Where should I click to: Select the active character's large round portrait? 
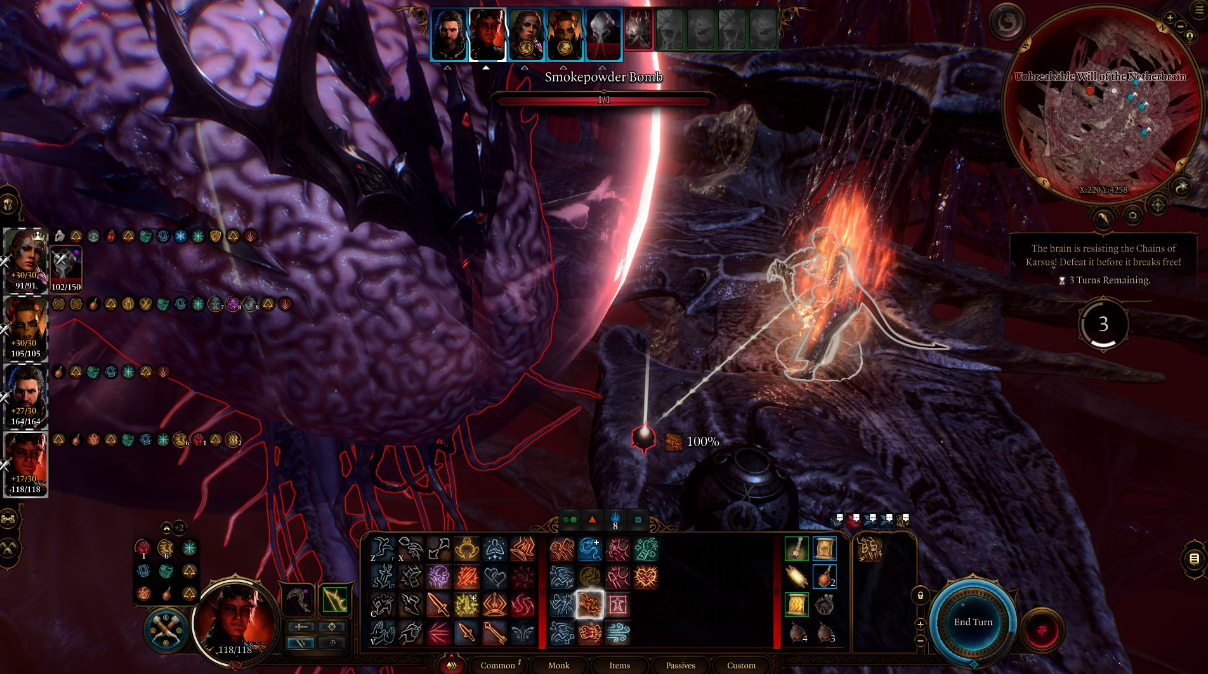235,618
